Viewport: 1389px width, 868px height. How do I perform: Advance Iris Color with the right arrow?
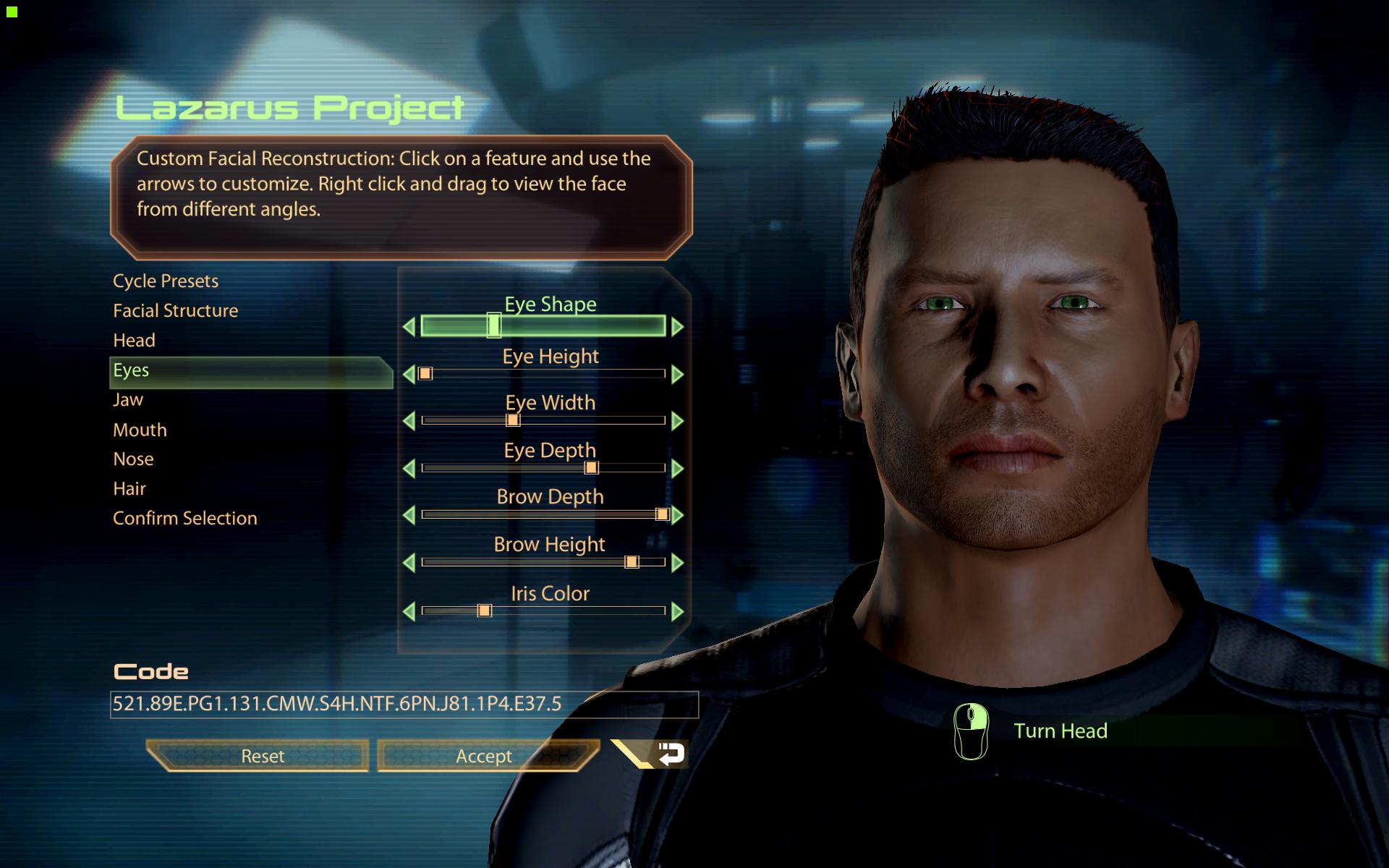coord(678,612)
